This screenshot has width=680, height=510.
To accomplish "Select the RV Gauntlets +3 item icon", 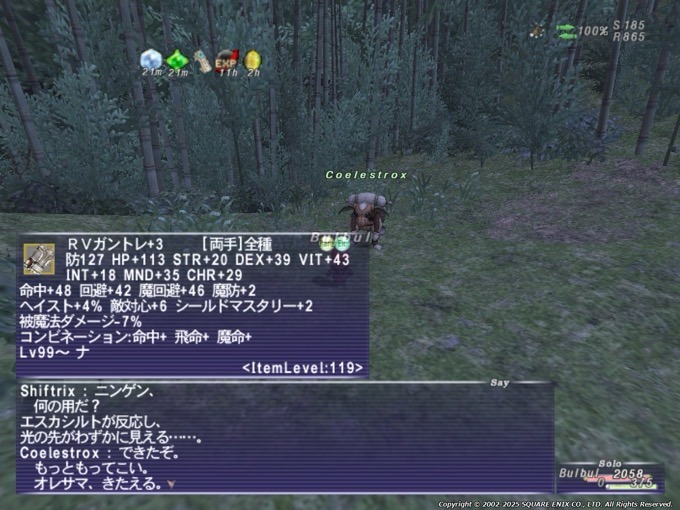I will coord(39,259).
